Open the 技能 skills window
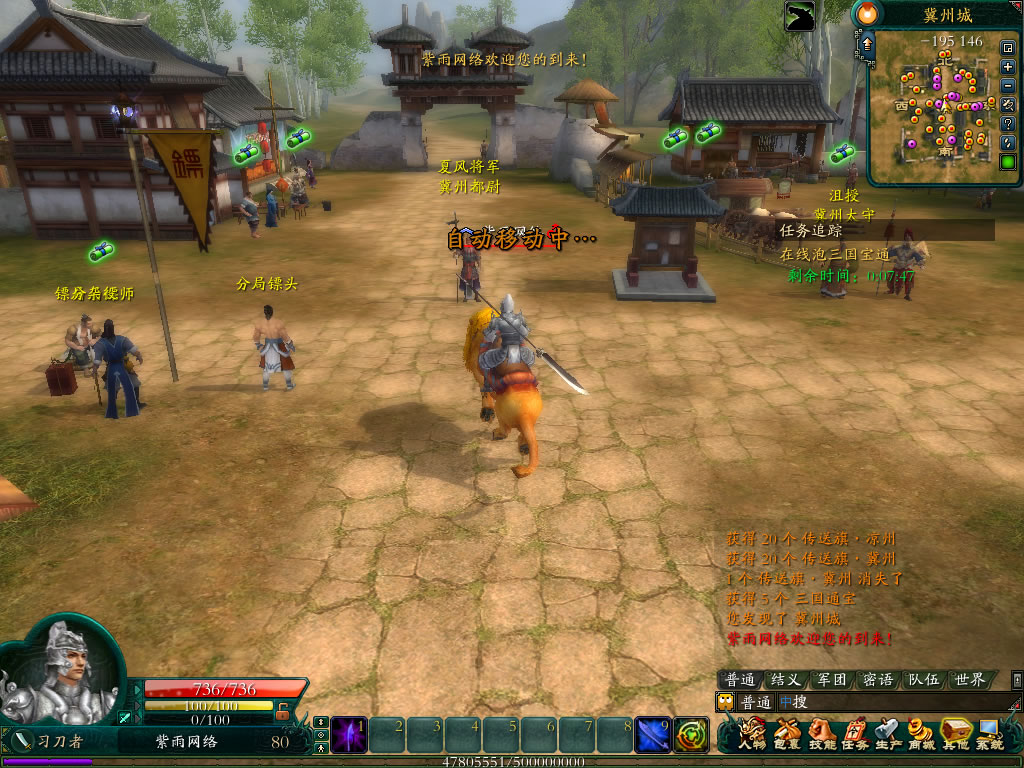 [821, 735]
